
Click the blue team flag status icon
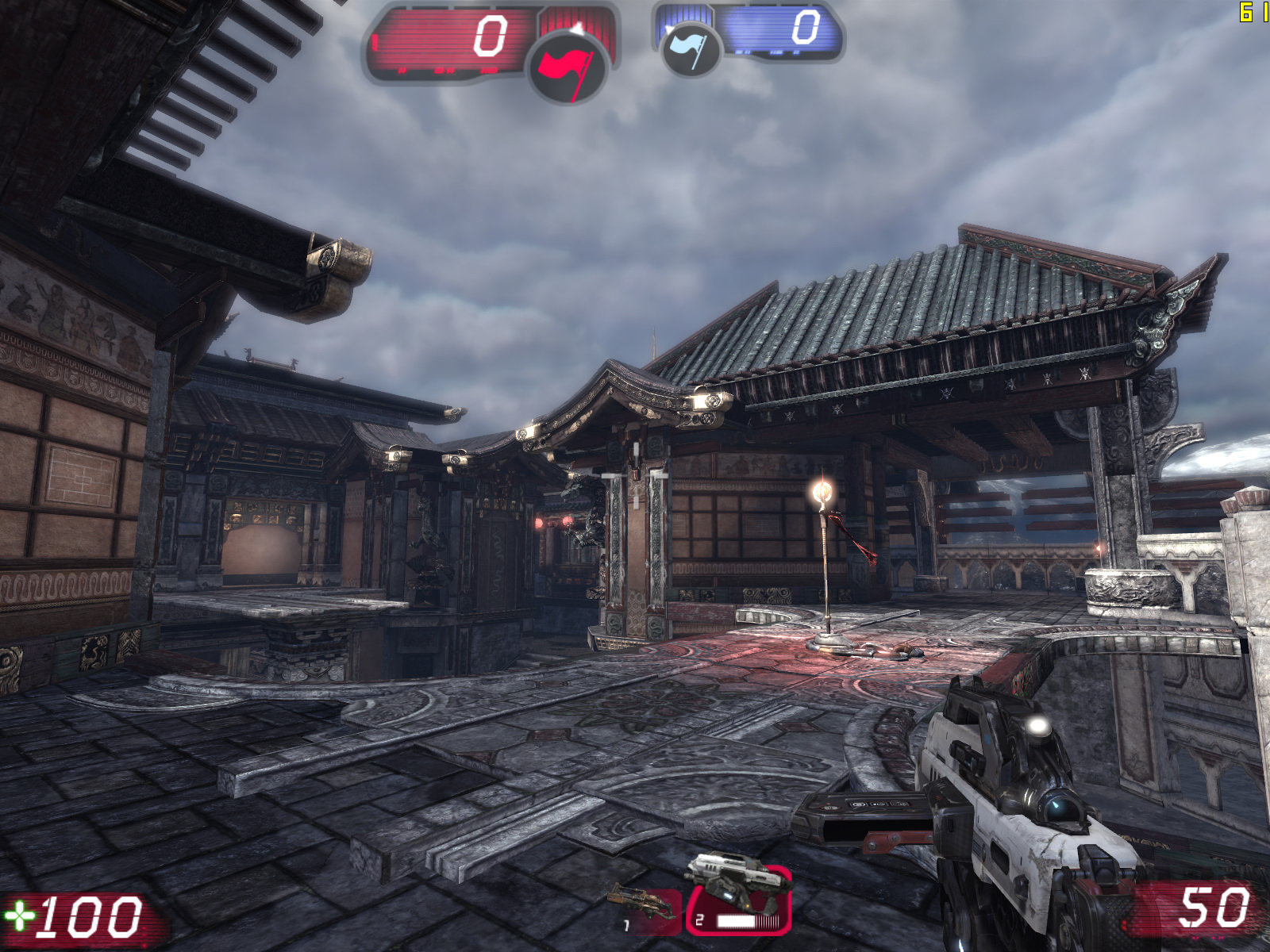tap(690, 48)
